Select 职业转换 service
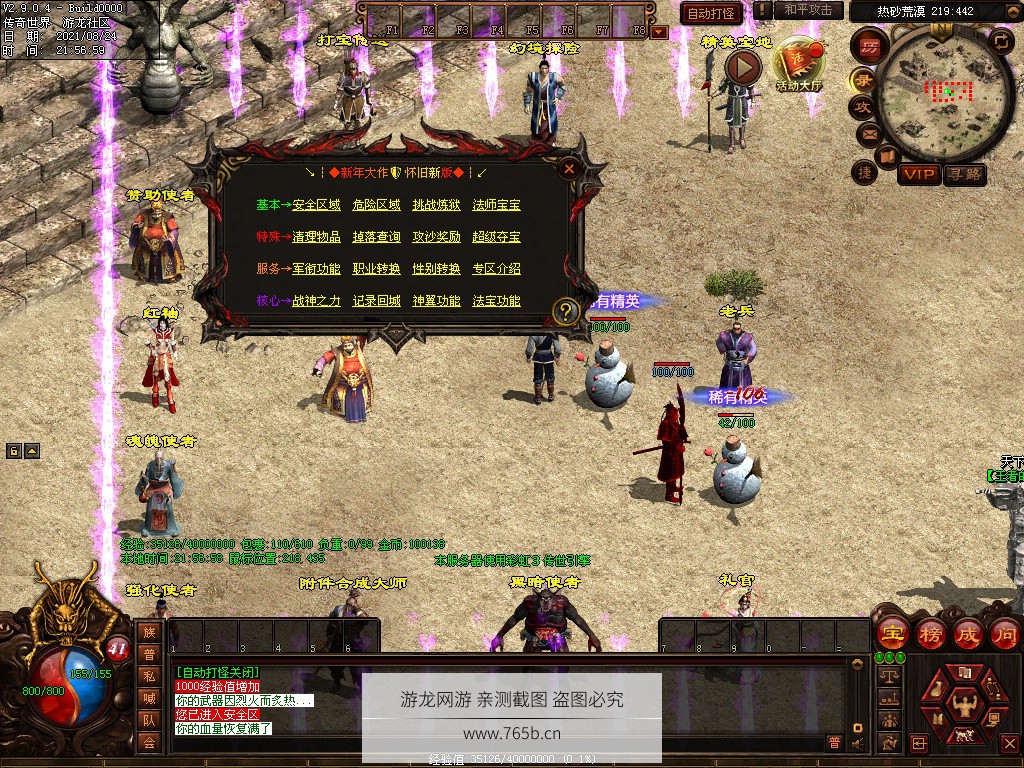 [x=376, y=269]
